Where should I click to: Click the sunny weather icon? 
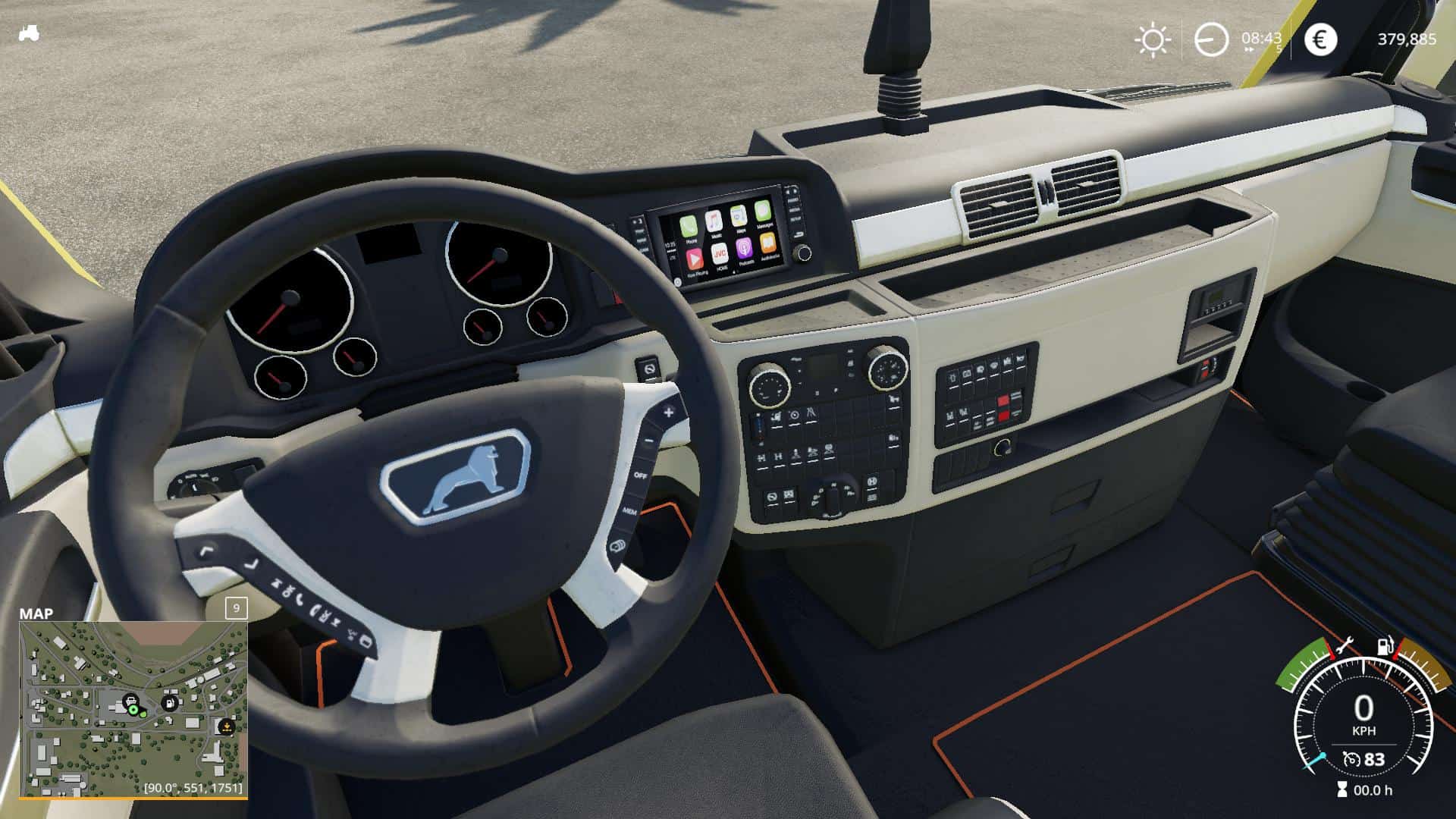(1153, 39)
